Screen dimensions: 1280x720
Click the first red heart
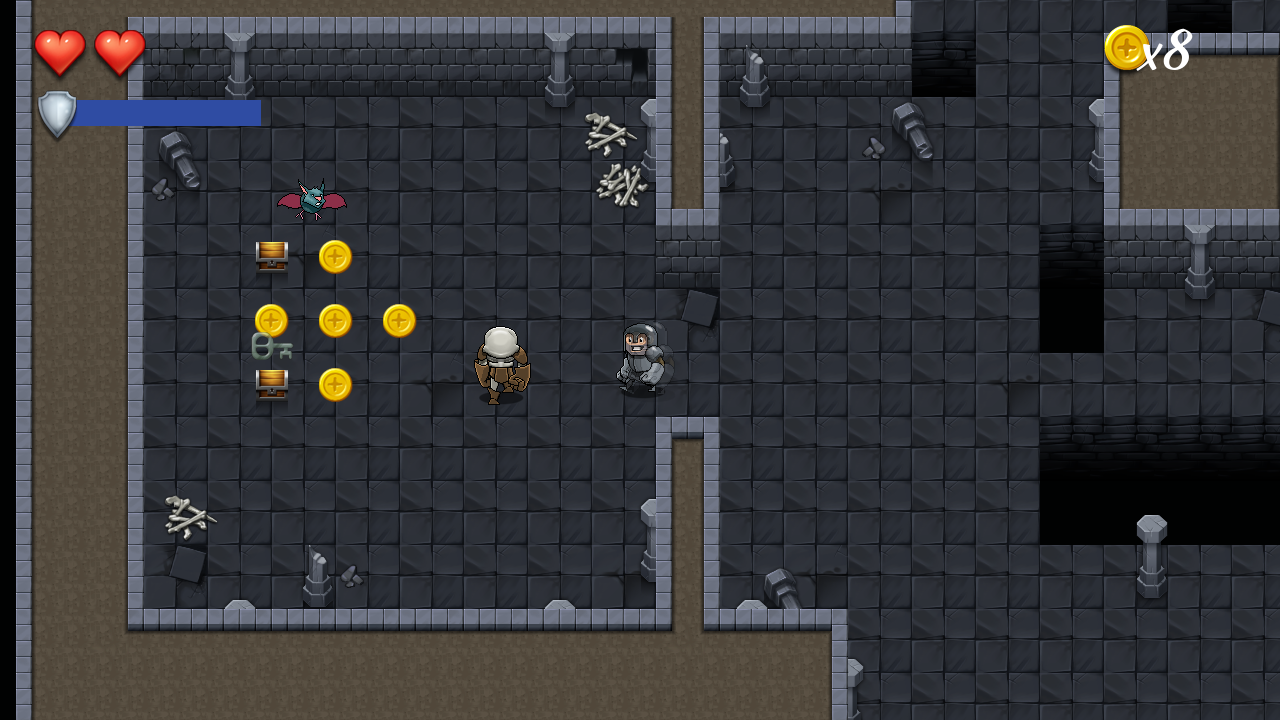[x=60, y=51]
